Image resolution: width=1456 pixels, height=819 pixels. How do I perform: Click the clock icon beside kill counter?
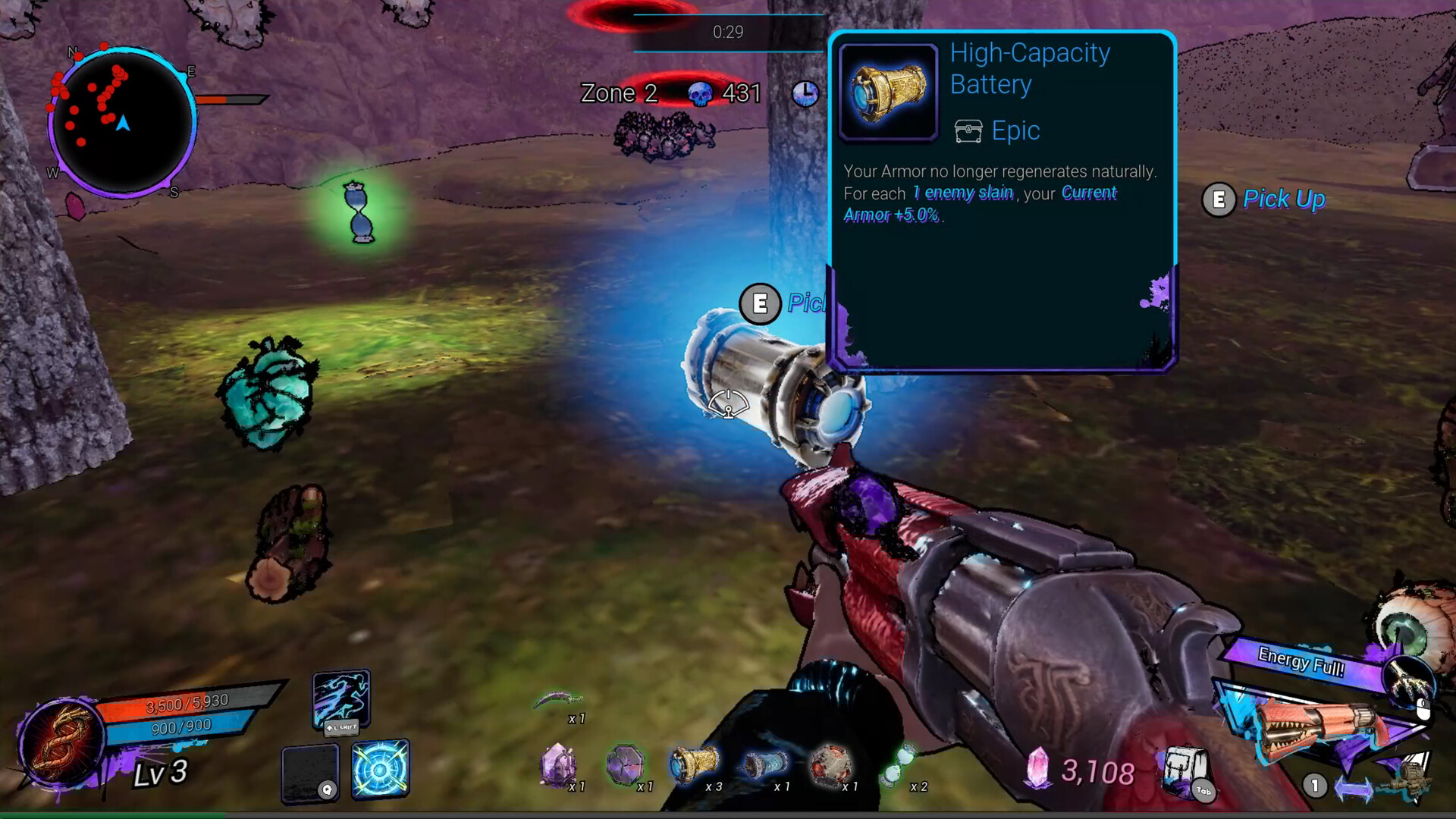[x=805, y=93]
